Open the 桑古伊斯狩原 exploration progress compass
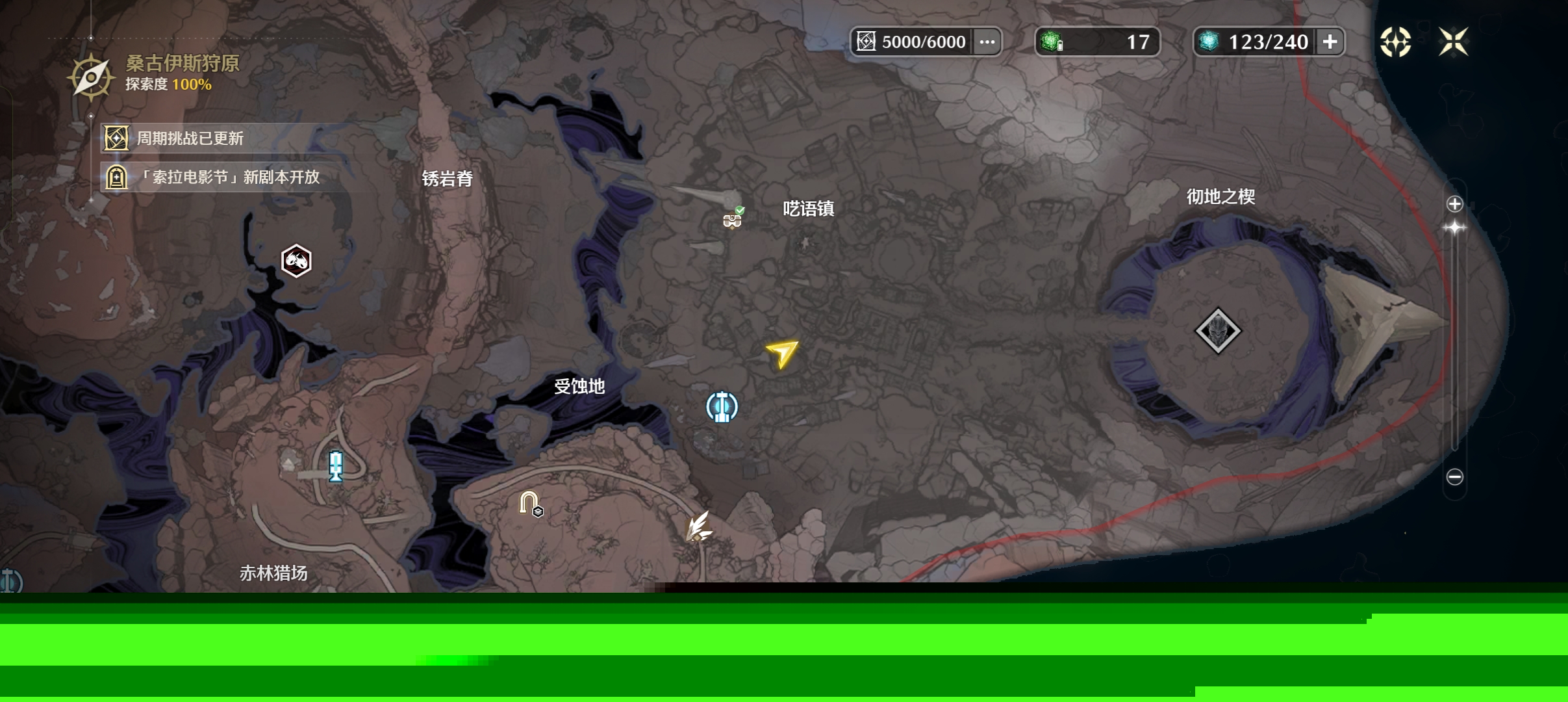 point(91,77)
